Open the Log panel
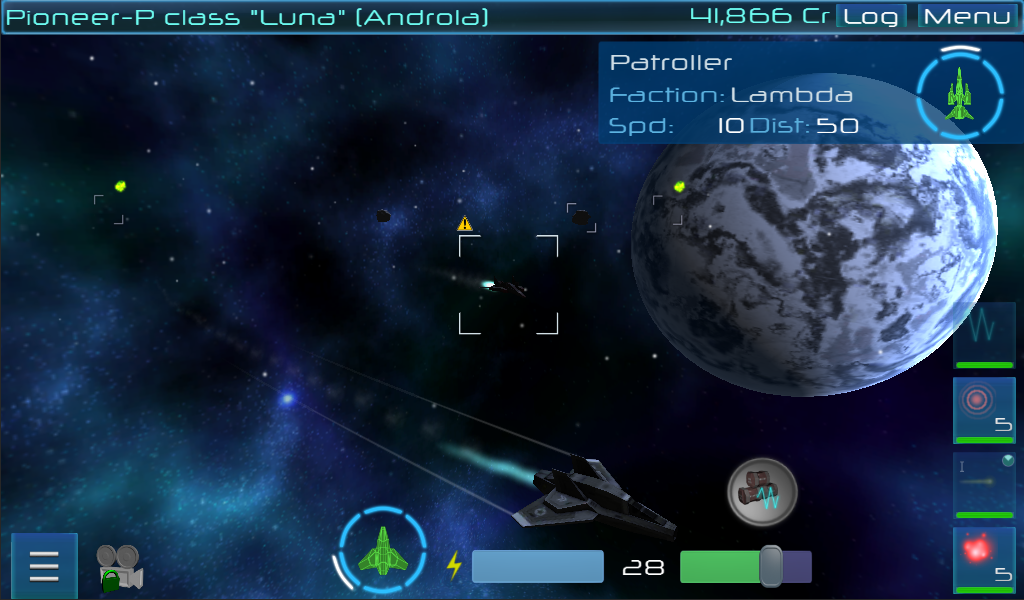The height and width of the screenshot is (600, 1024). (x=870, y=17)
